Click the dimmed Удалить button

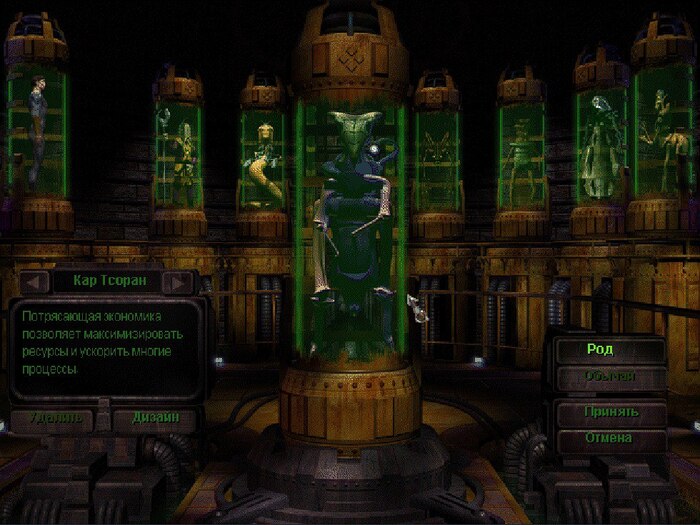(x=51, y=417)
